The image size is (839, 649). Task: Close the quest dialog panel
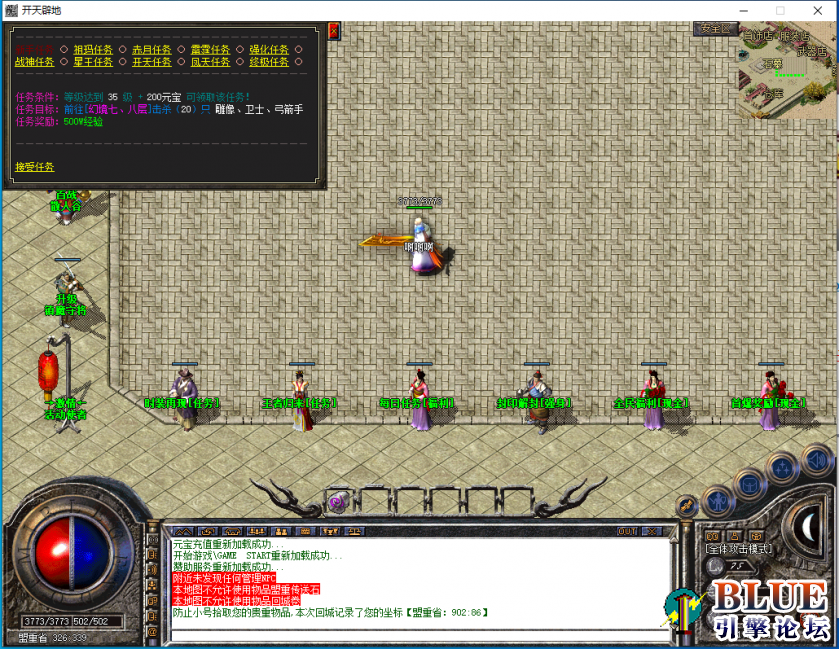pos(333,32)
